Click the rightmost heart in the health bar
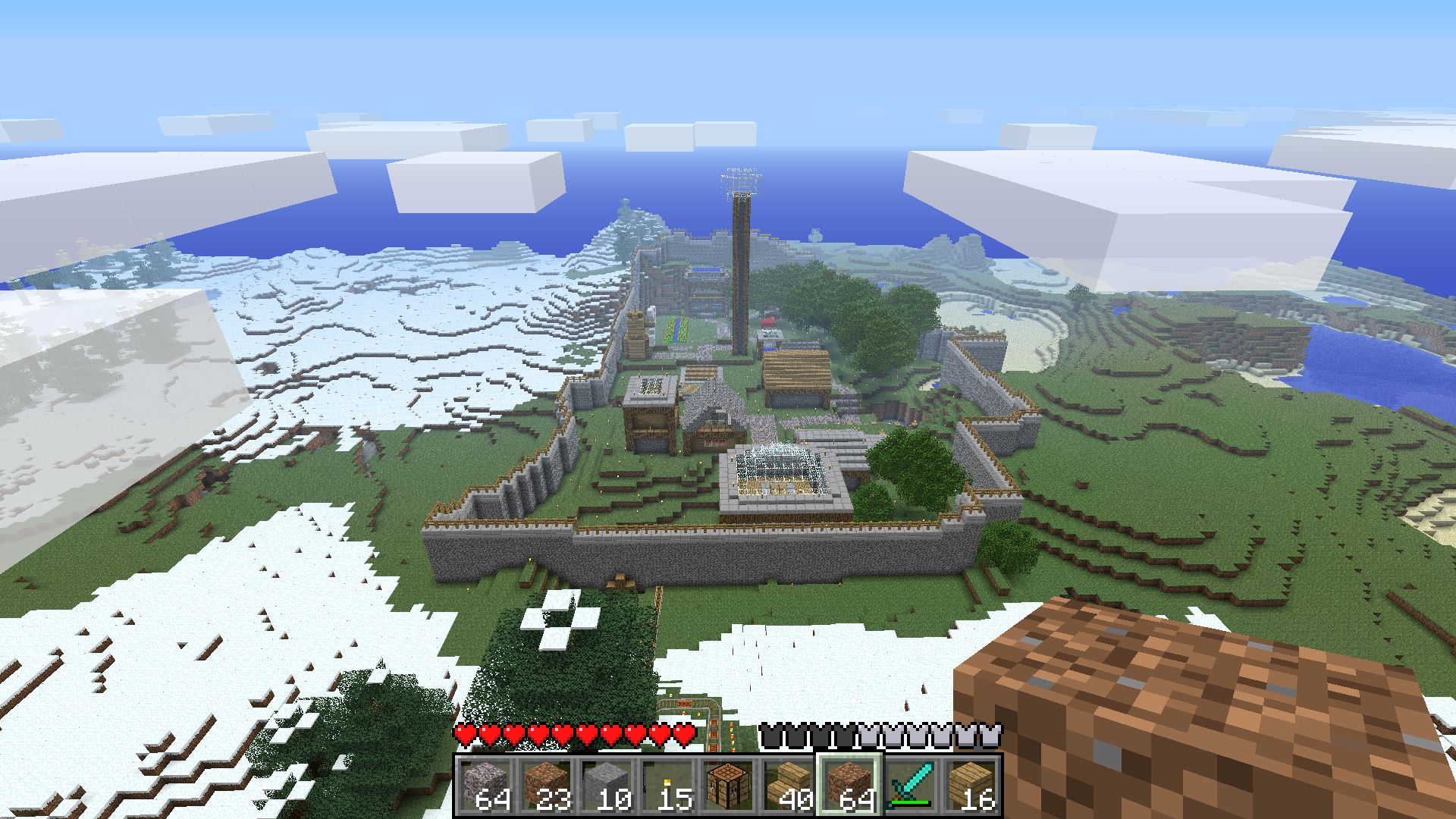The height and width of the screenshot is (819, 1456). pos(682,734)
